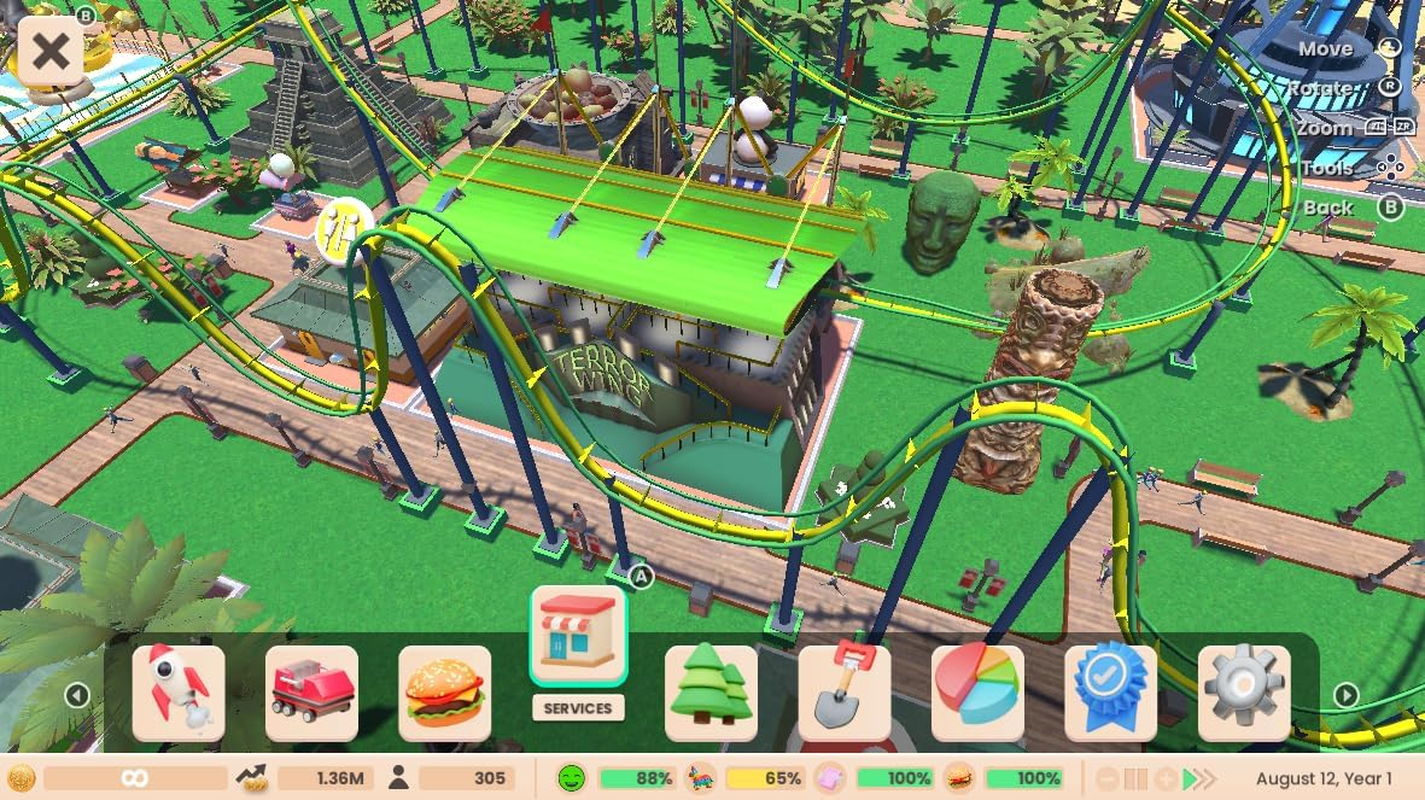1425x800 pixels.
Task: Select Move in the top-right control menu
Action: pos(1326,48)
